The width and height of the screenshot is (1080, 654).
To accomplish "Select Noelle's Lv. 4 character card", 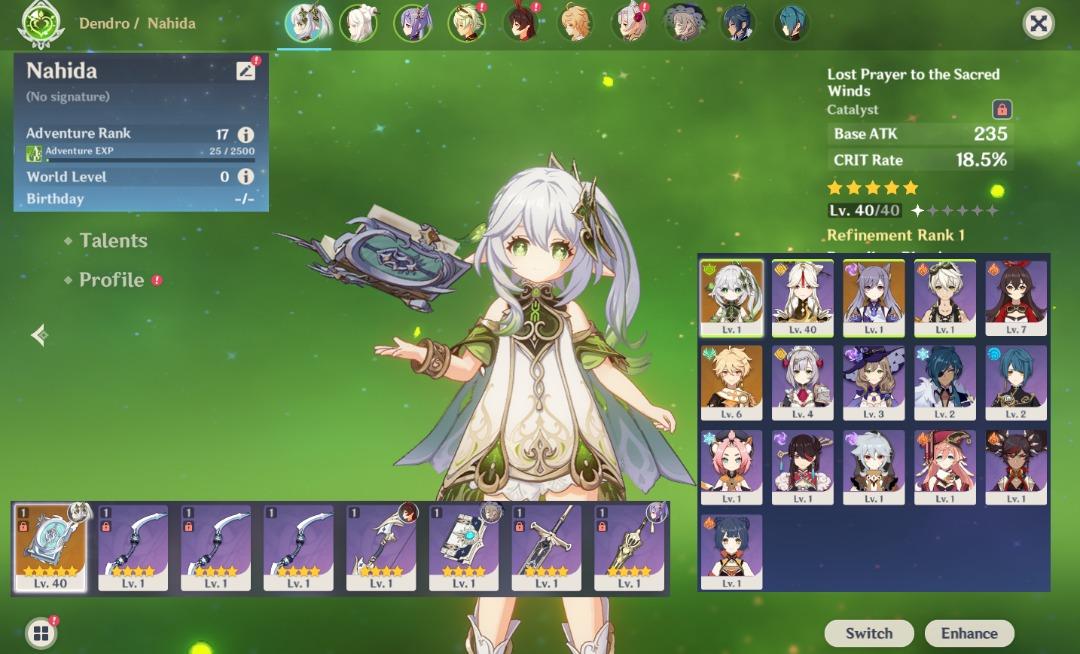I will [802, 383].
